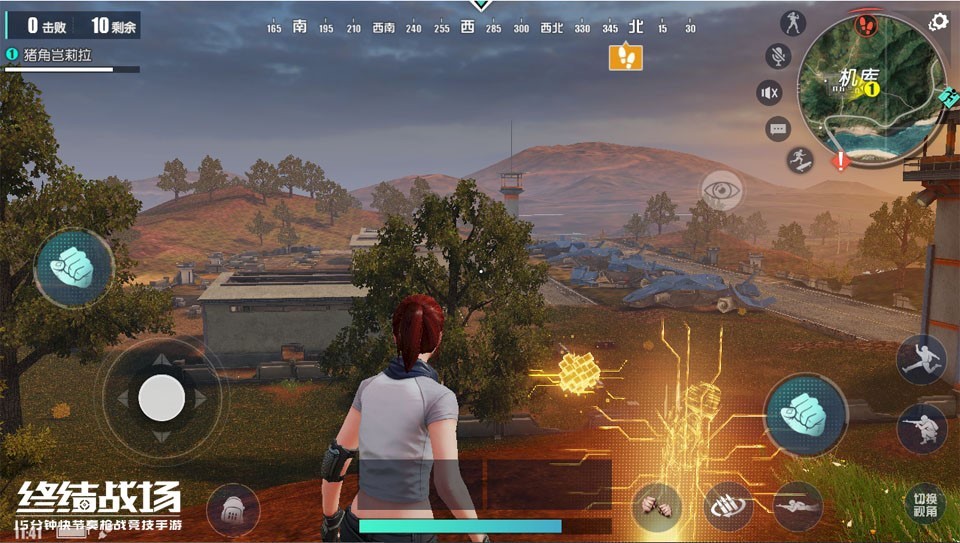Open the quick chat bubble
This screenshot has width=960, height=543.
pos(778,128)
